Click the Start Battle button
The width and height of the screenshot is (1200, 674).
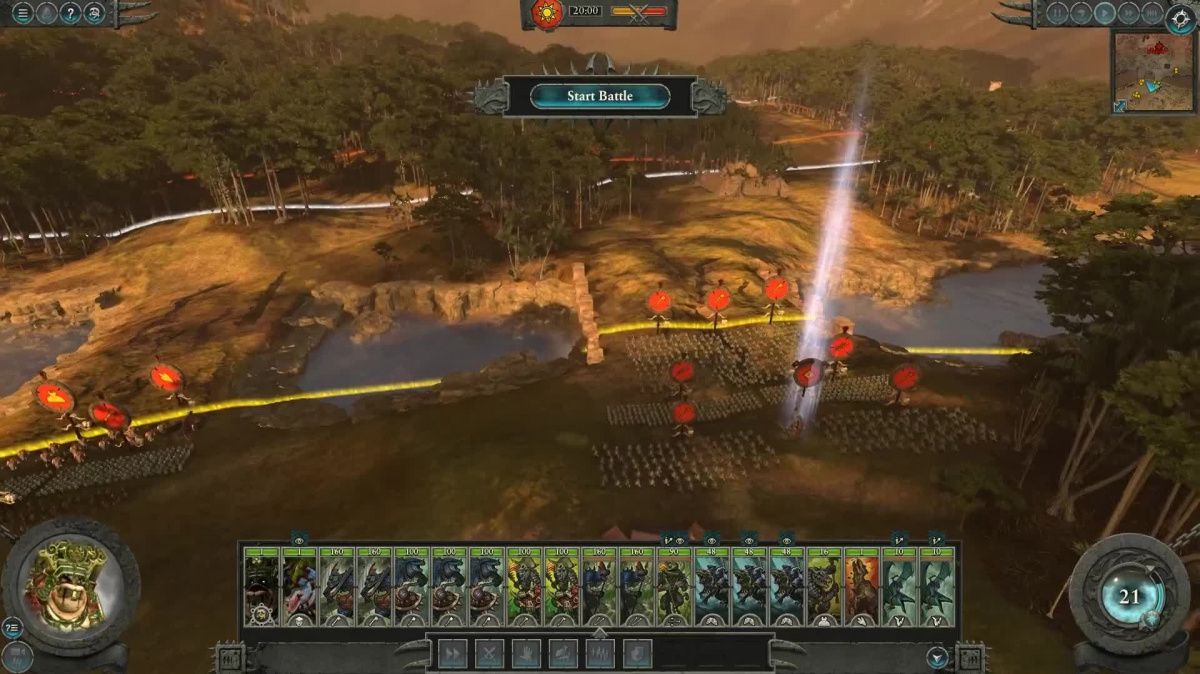coord(600,96)
